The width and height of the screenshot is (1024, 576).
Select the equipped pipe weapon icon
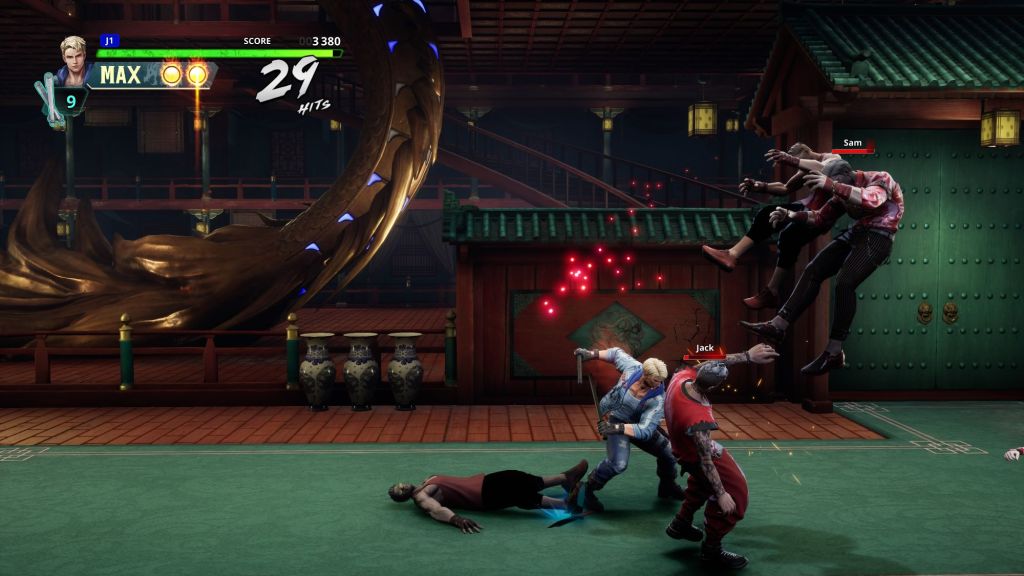(x=49, y=101)
